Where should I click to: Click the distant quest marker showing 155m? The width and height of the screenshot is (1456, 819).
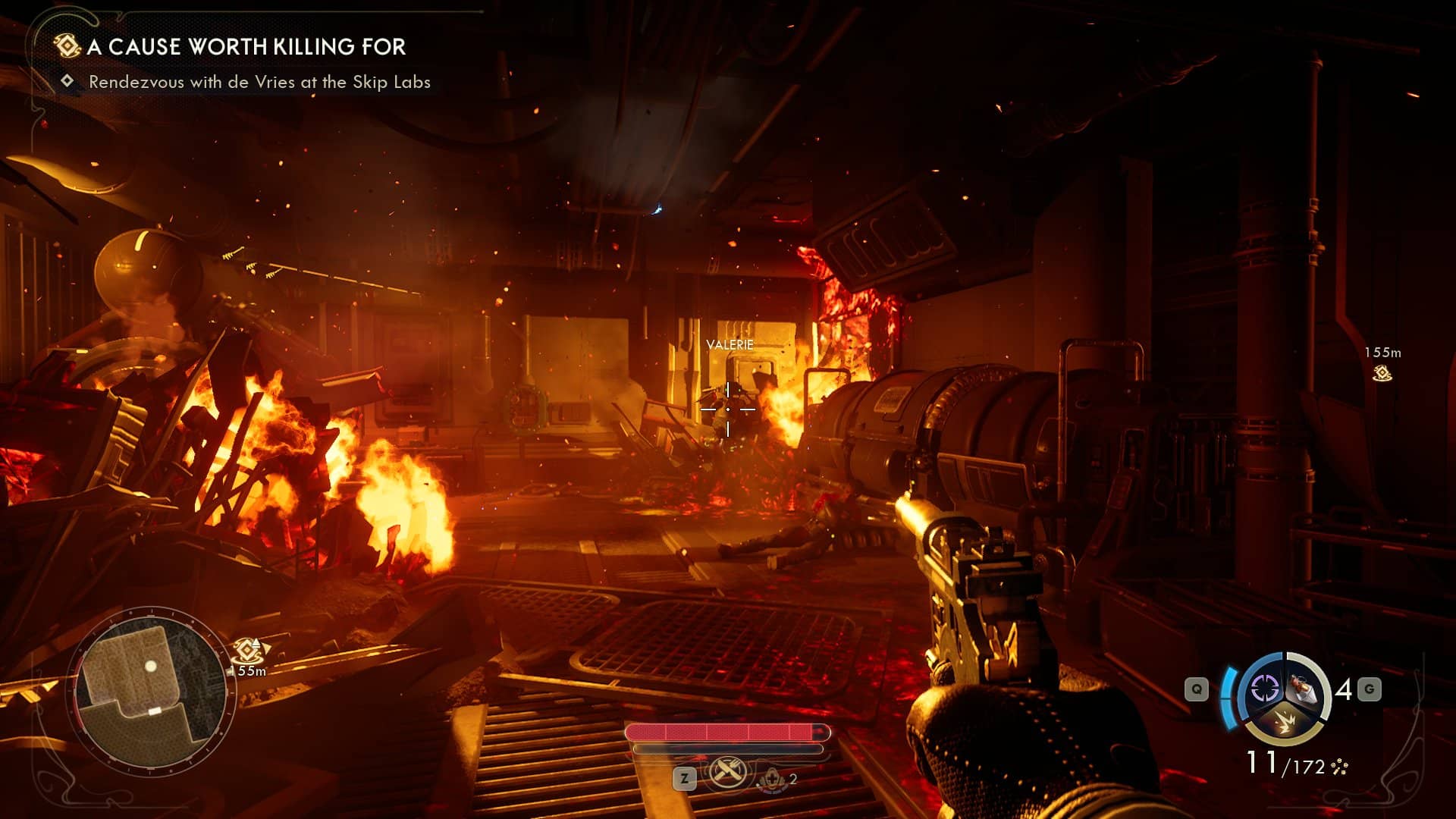(x=1382, y=372)
